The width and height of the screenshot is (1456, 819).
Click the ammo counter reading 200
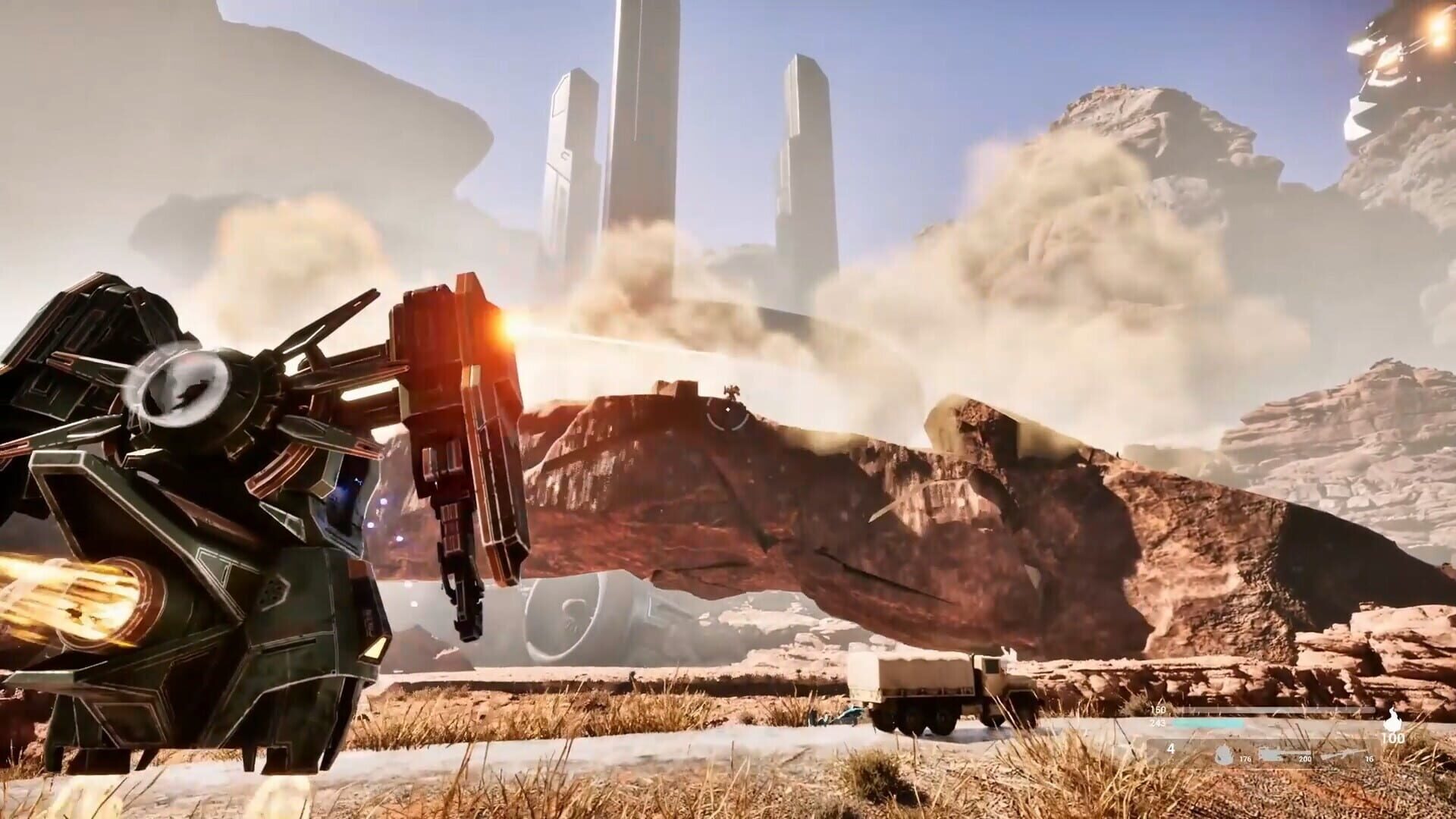pos(1305,759)
